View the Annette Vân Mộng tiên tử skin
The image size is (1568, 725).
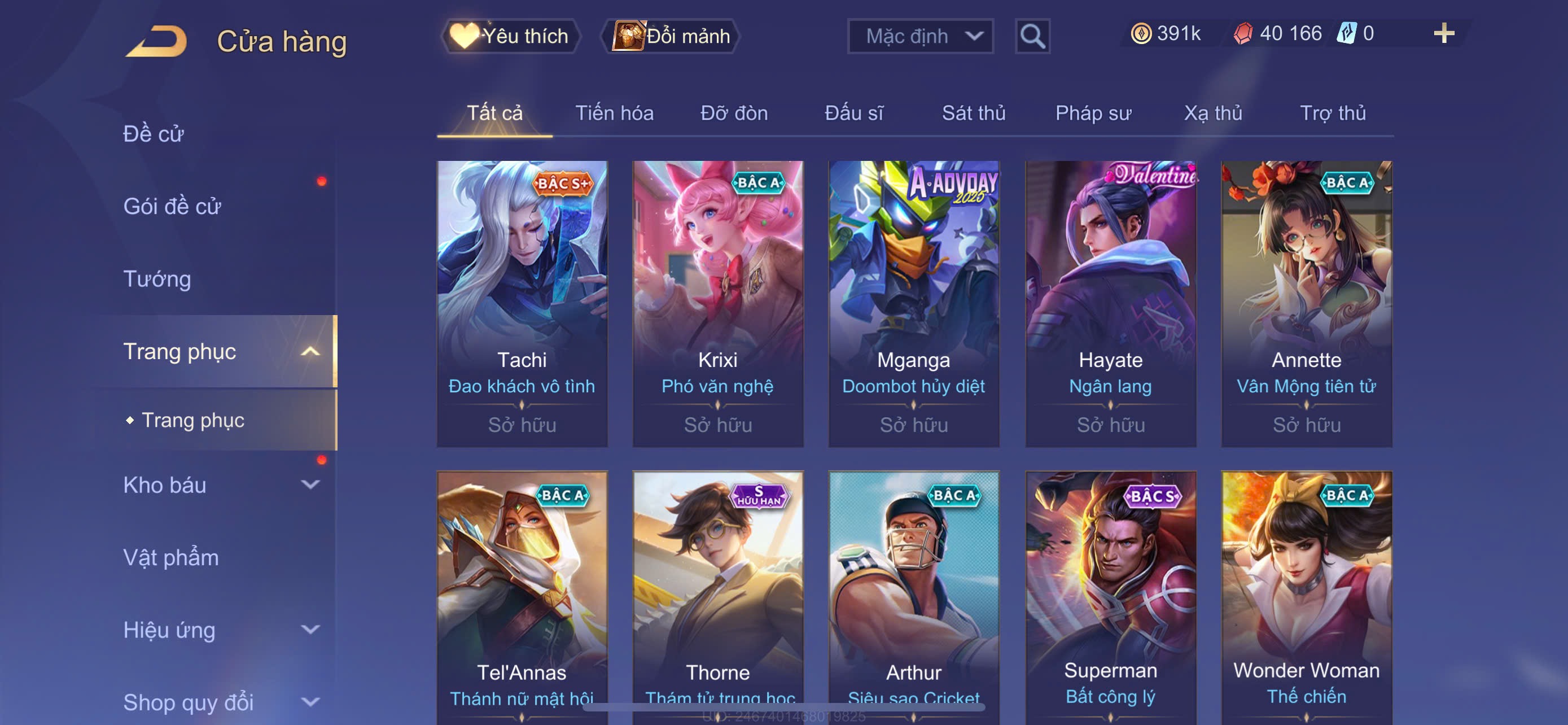click(x=1306, y=303)
